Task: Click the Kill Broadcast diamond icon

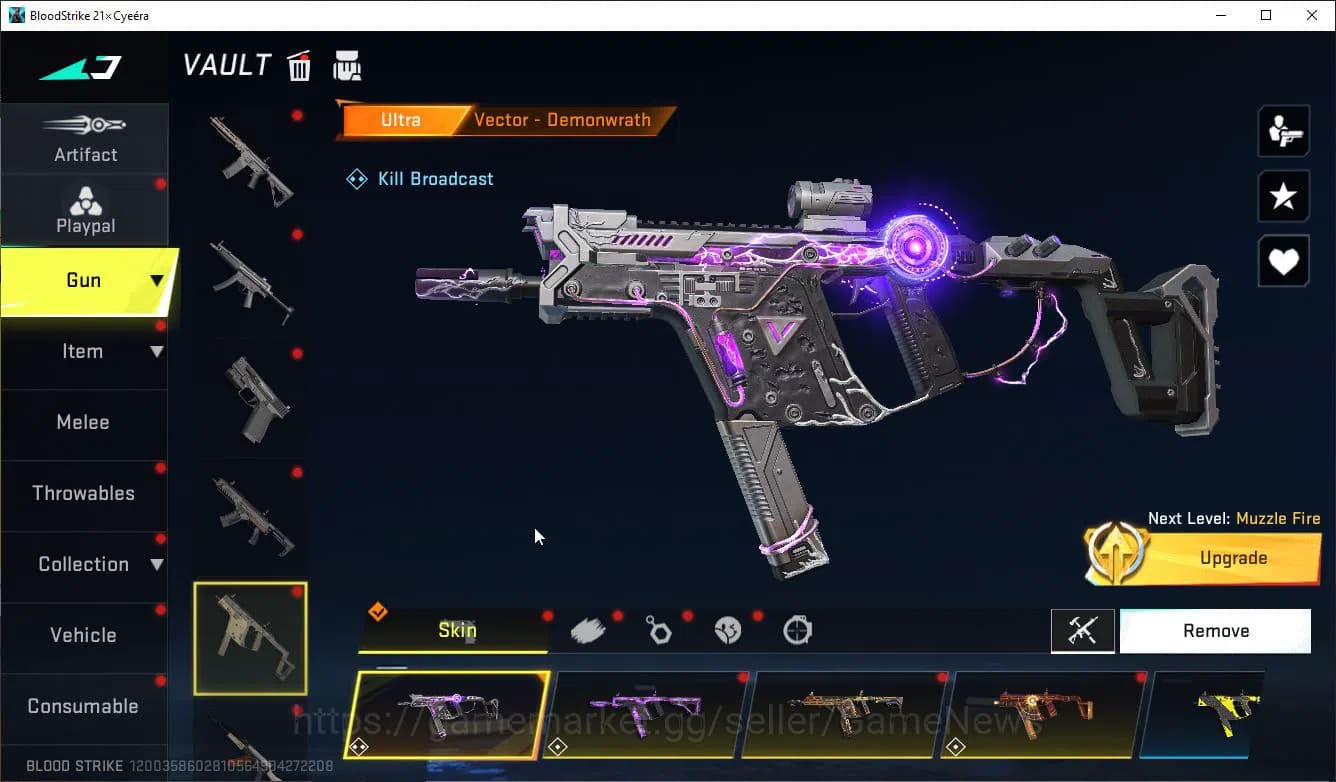Action: [x=356, y=178]
